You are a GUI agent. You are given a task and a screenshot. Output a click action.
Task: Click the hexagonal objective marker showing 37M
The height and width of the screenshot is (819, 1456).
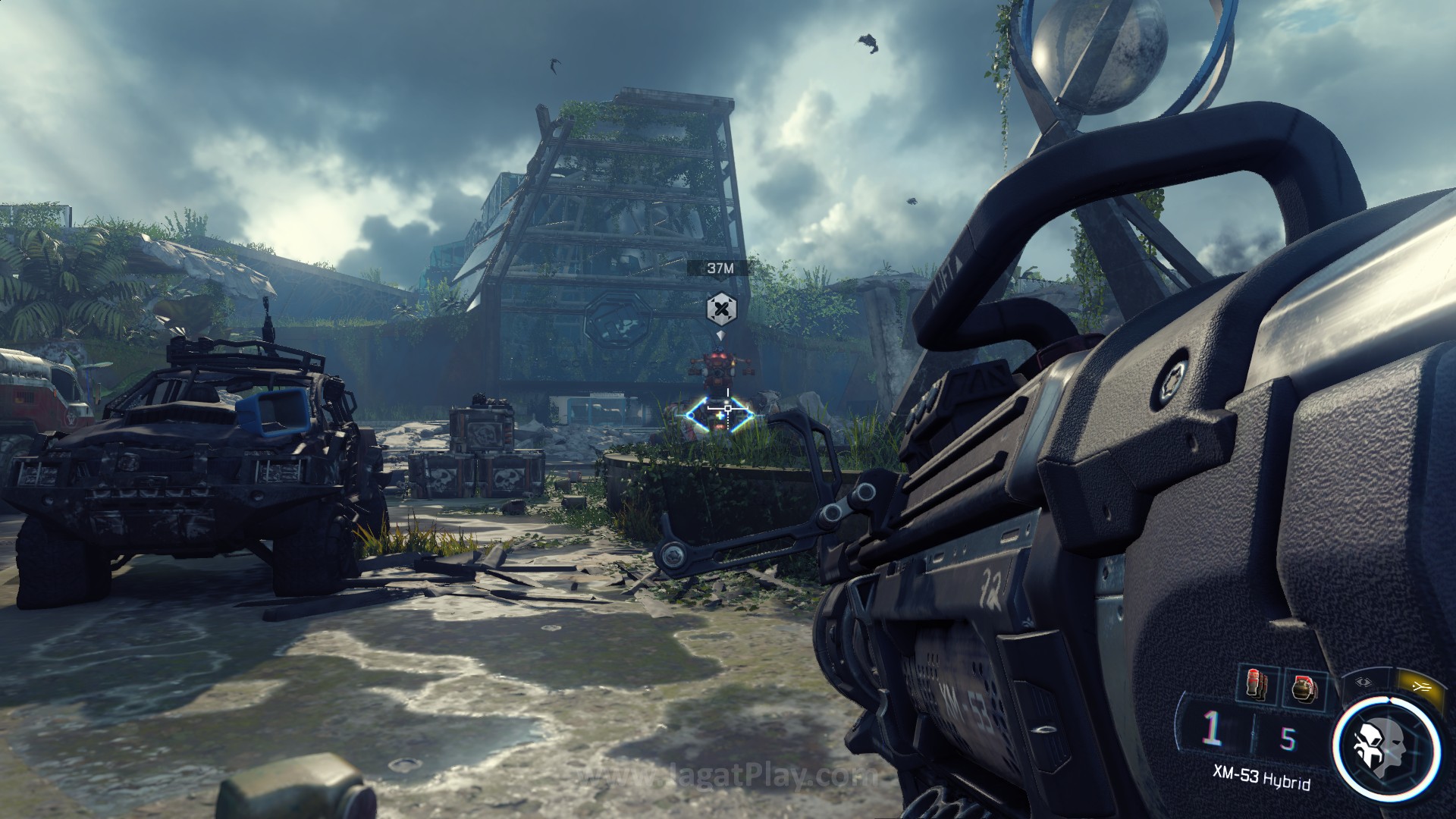click(720, 308)
